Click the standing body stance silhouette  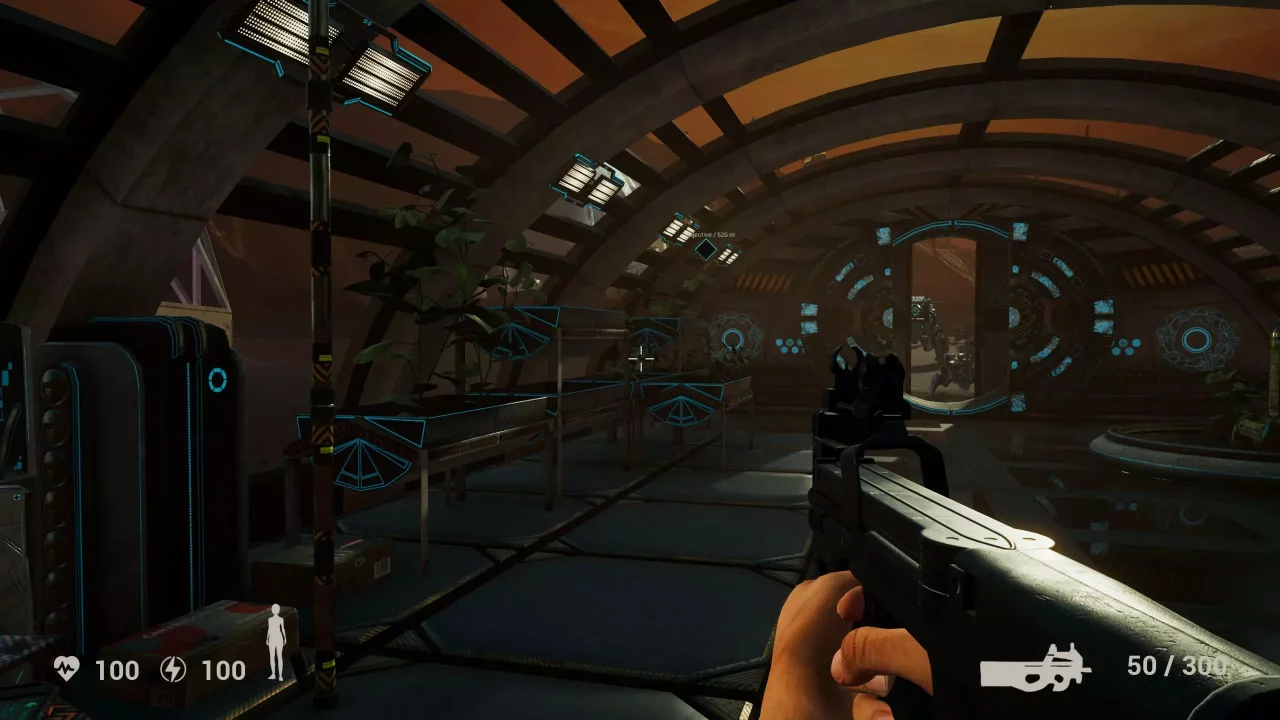click(276, 643)
